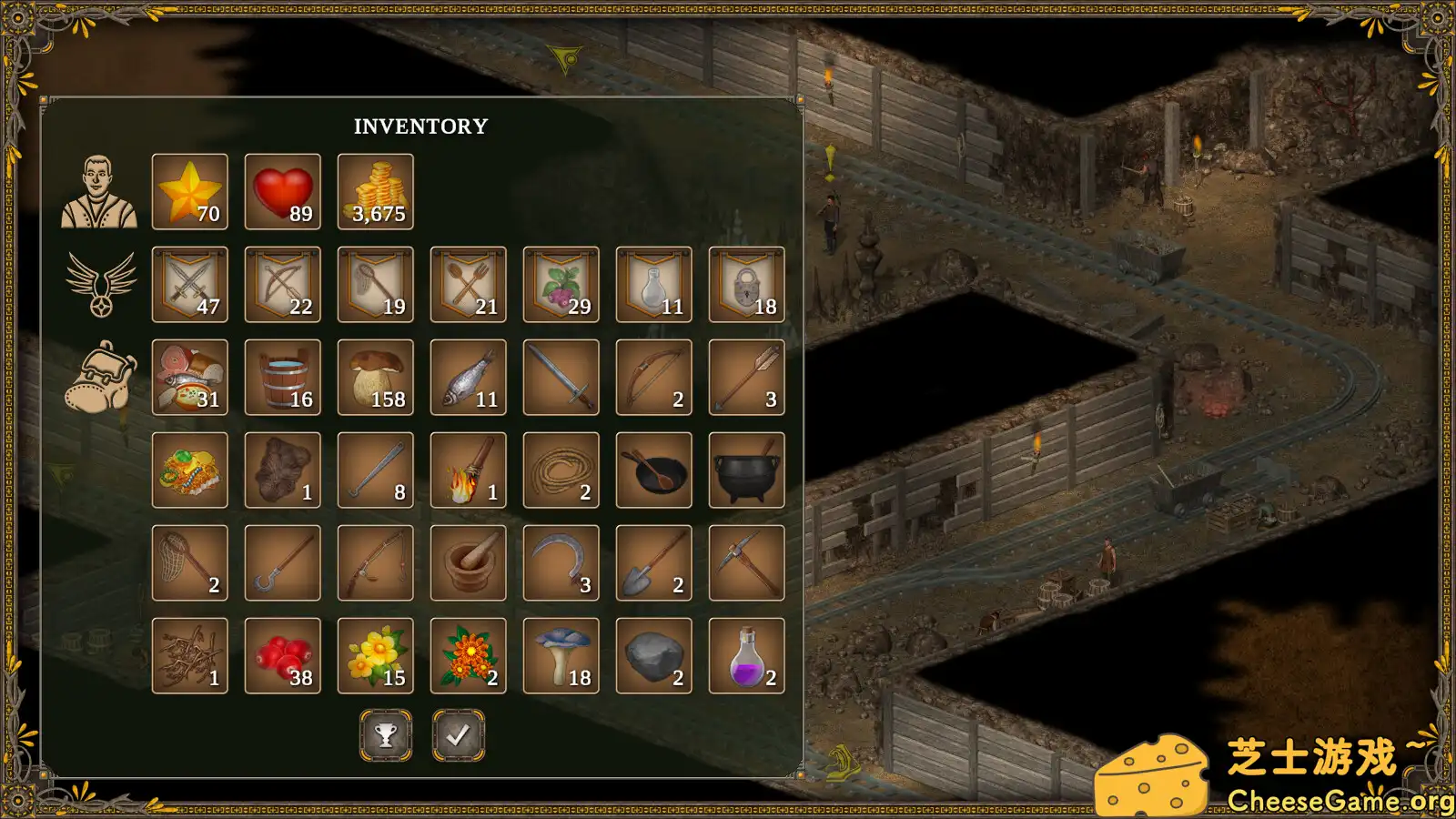The image size is (1456, 819).
Task: Choose the red berries stack
Action: coord(282,655)
